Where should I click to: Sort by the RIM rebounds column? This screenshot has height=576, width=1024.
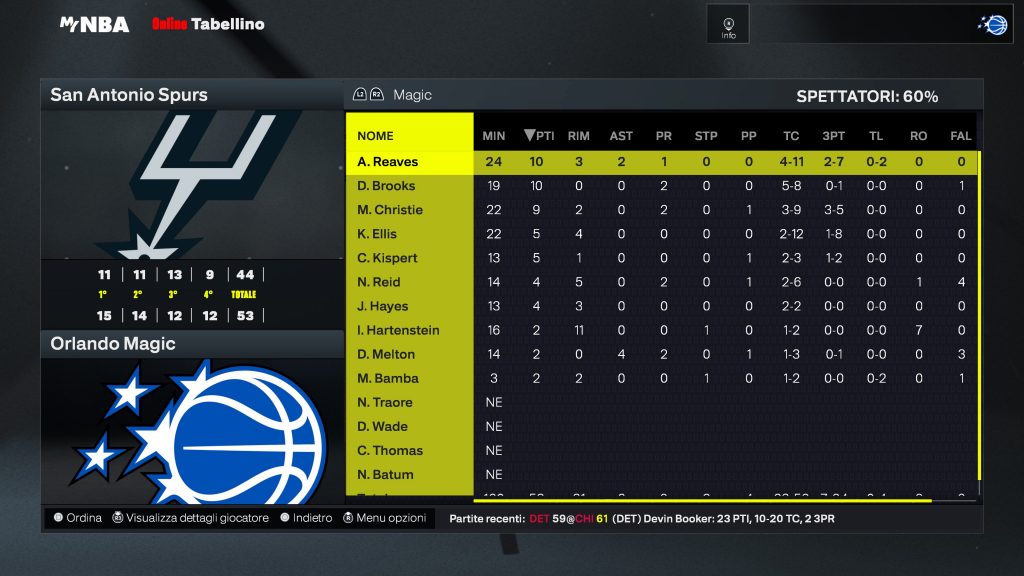point(578,136)
